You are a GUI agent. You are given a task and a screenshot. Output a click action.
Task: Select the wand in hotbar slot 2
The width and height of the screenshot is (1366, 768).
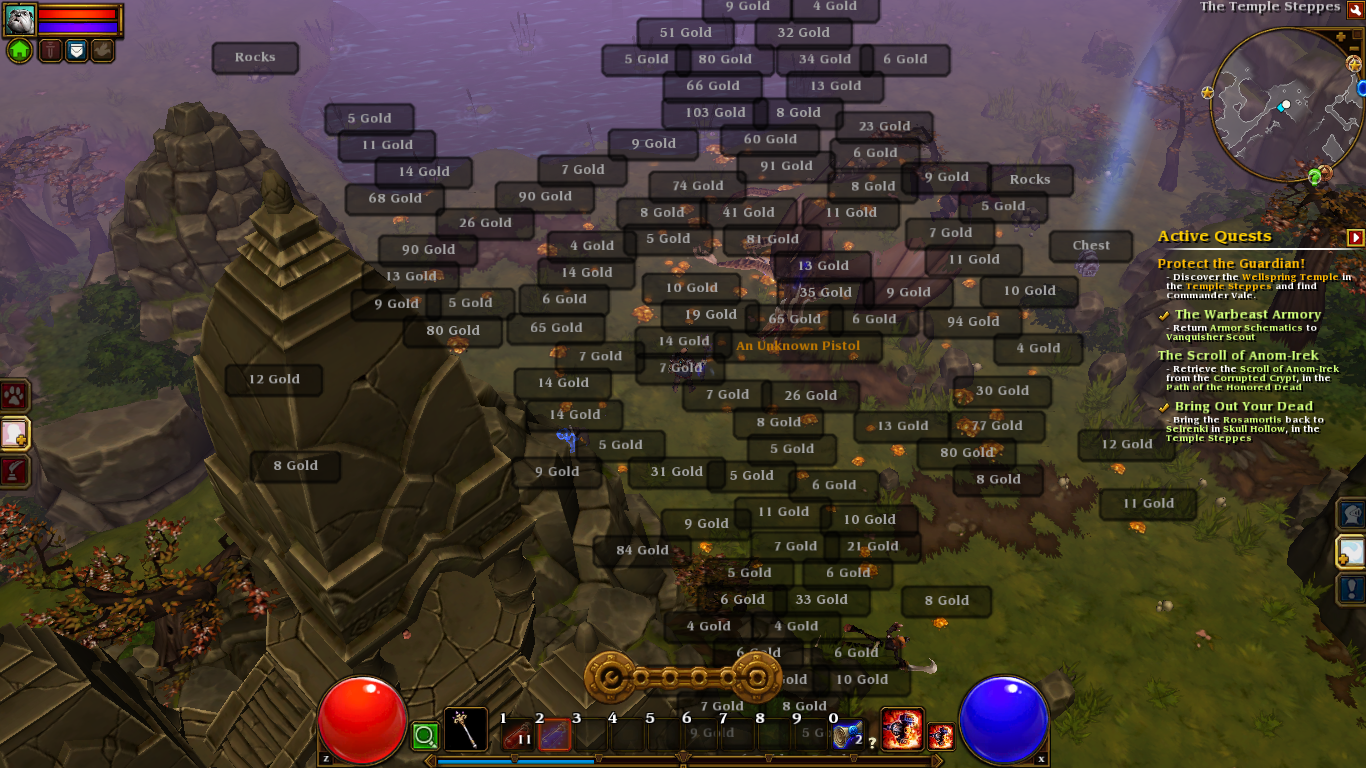coord(554,735)
